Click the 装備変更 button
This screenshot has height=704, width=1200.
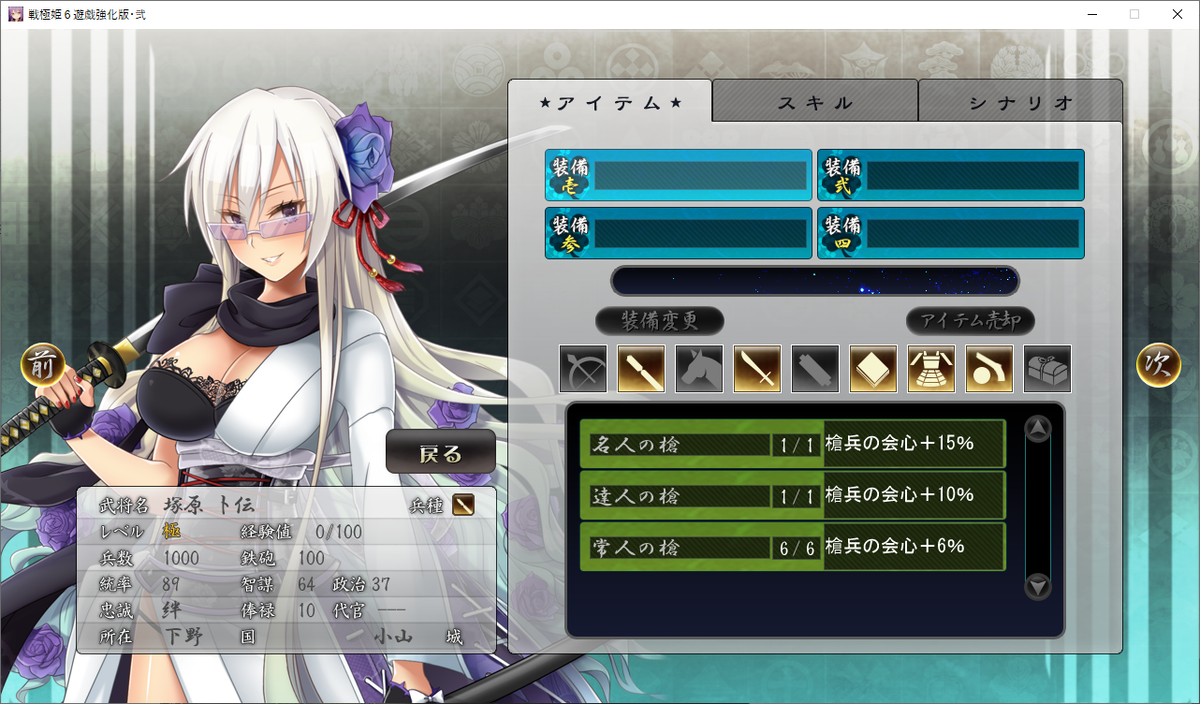tap(659, 321)
